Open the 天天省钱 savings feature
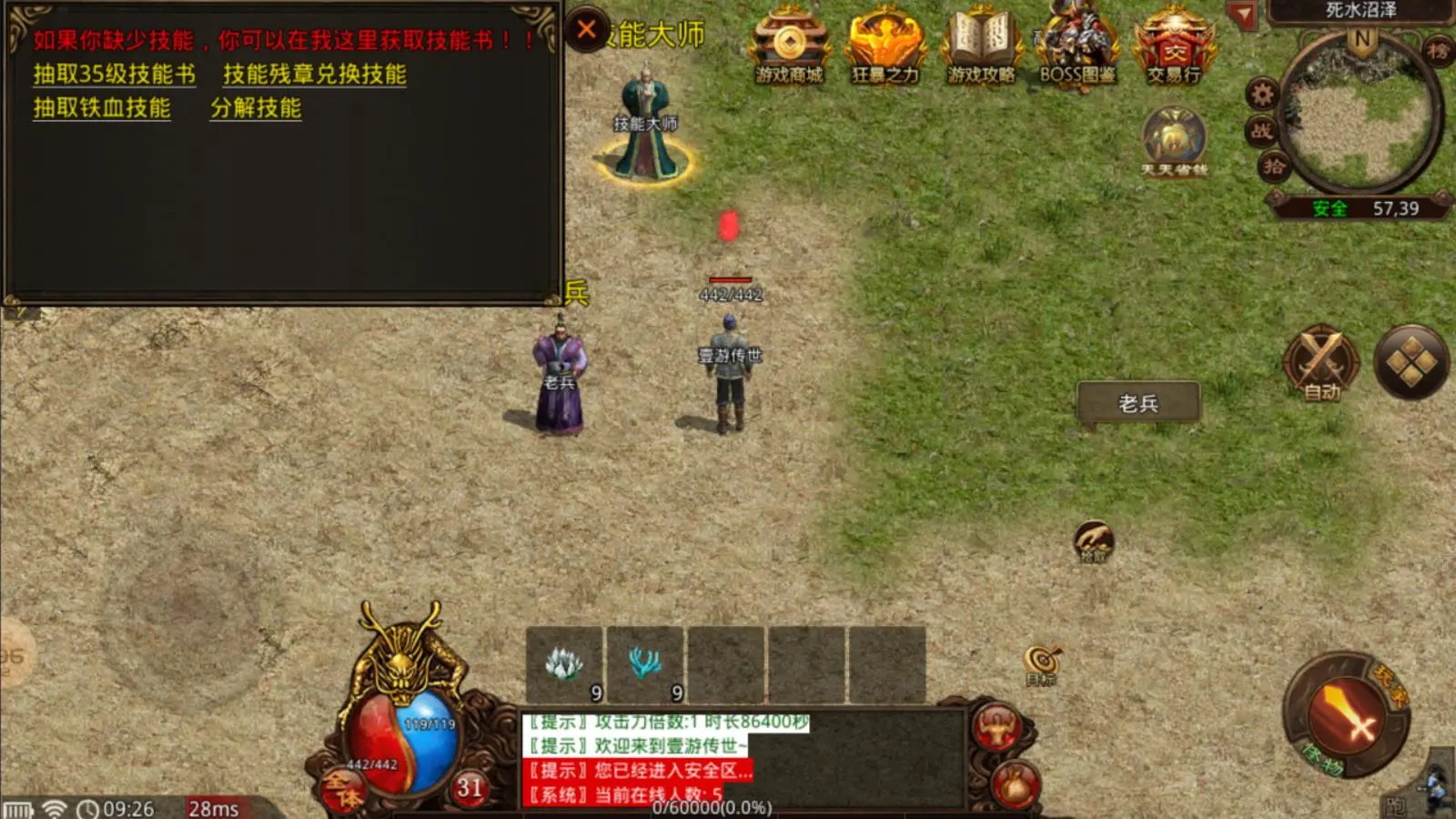Viewport: 1456px width, 819px height. click(x=1174, y=136)
